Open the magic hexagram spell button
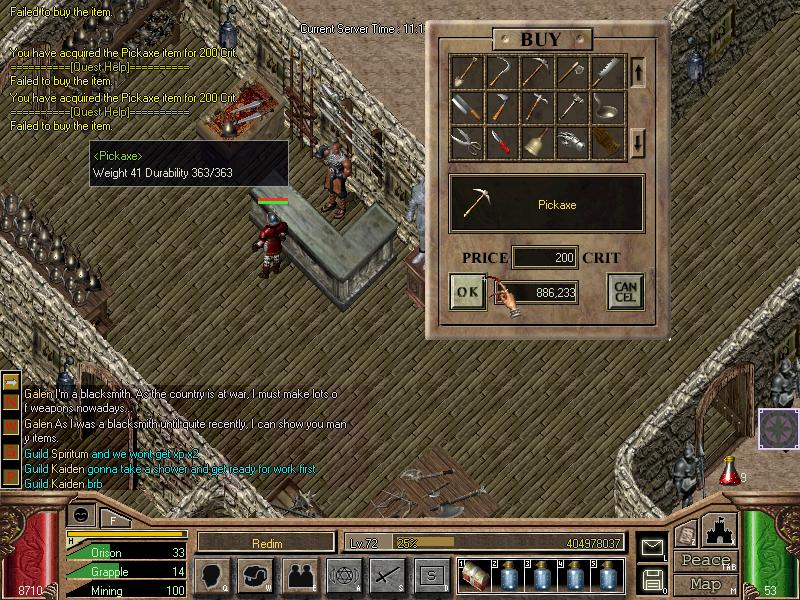This screenshot has width=800, height=600. [x=343, y=574]
